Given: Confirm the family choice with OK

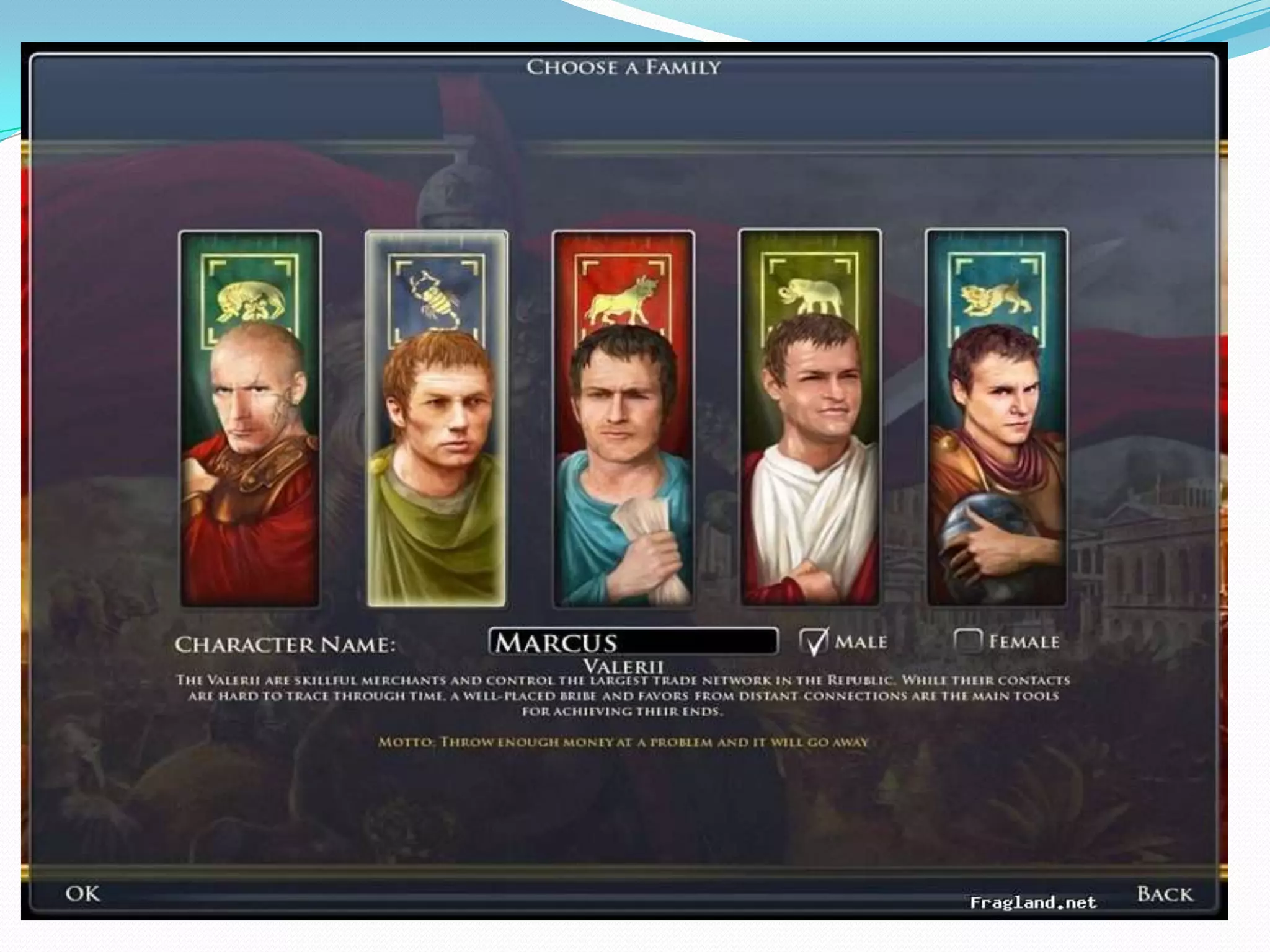Looking at the screenshot, I should [82, 894].
